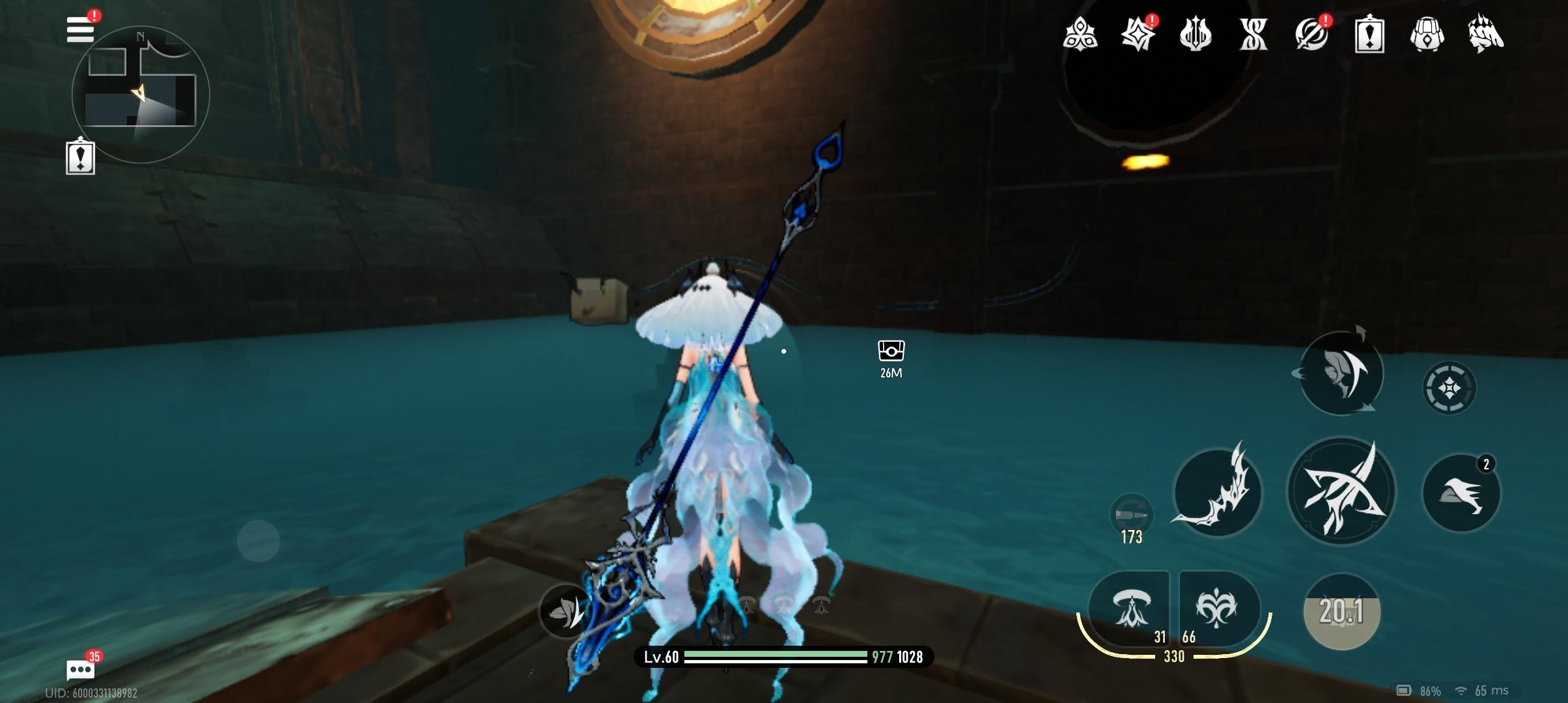The image size is (1568, 703).
Task: Toggle the target lock-on crosshair button
Action: point(1449,389)
